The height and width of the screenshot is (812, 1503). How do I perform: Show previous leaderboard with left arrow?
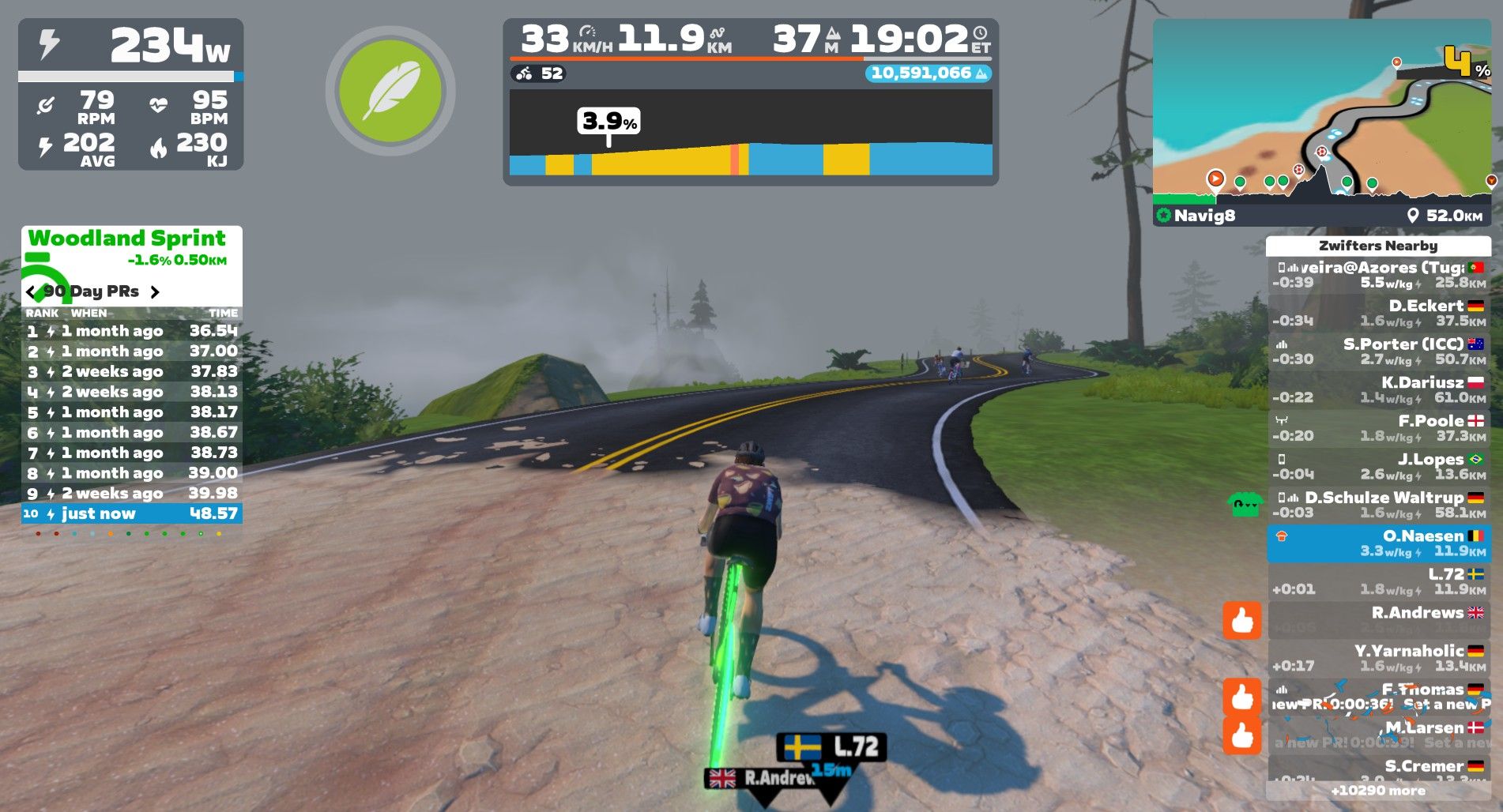pos(31,292)
